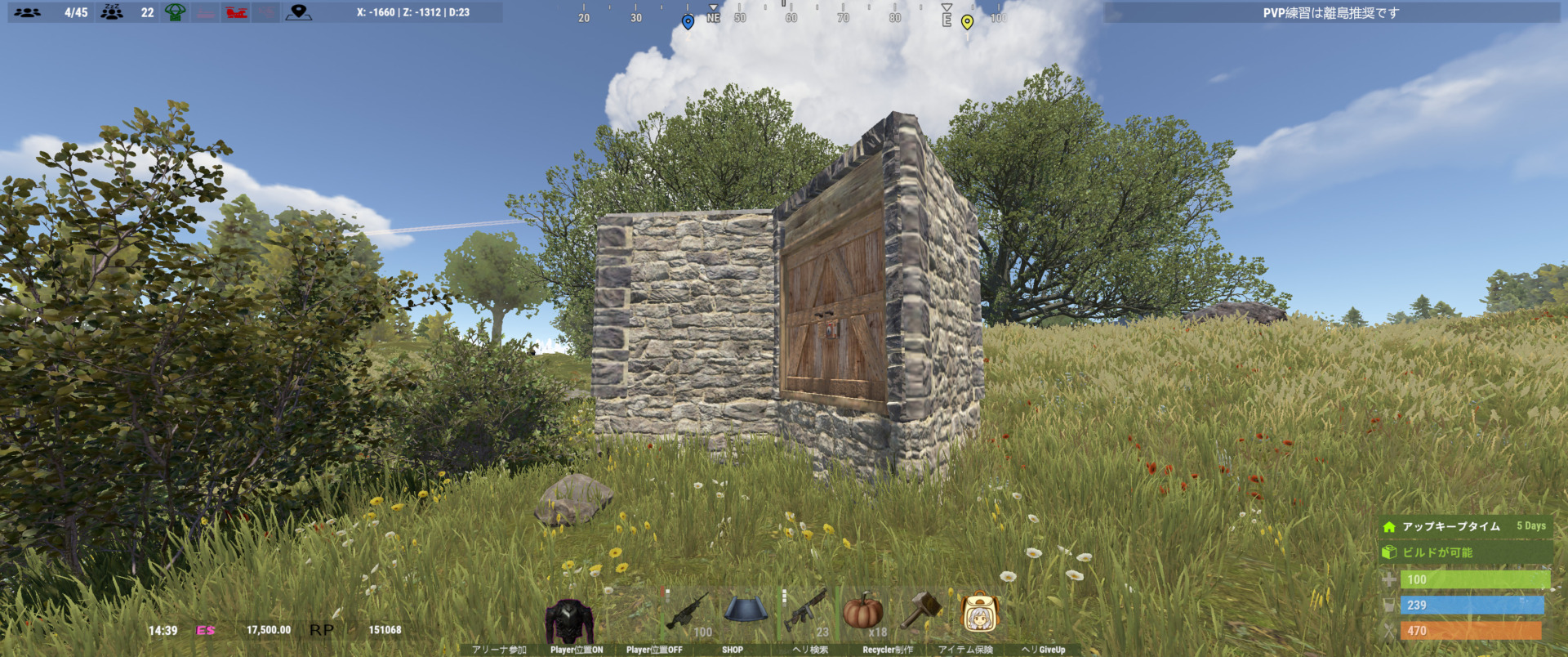1568x657 pixels.
Task: Click the Recycler制作 button
Action: tap(888, 649)
